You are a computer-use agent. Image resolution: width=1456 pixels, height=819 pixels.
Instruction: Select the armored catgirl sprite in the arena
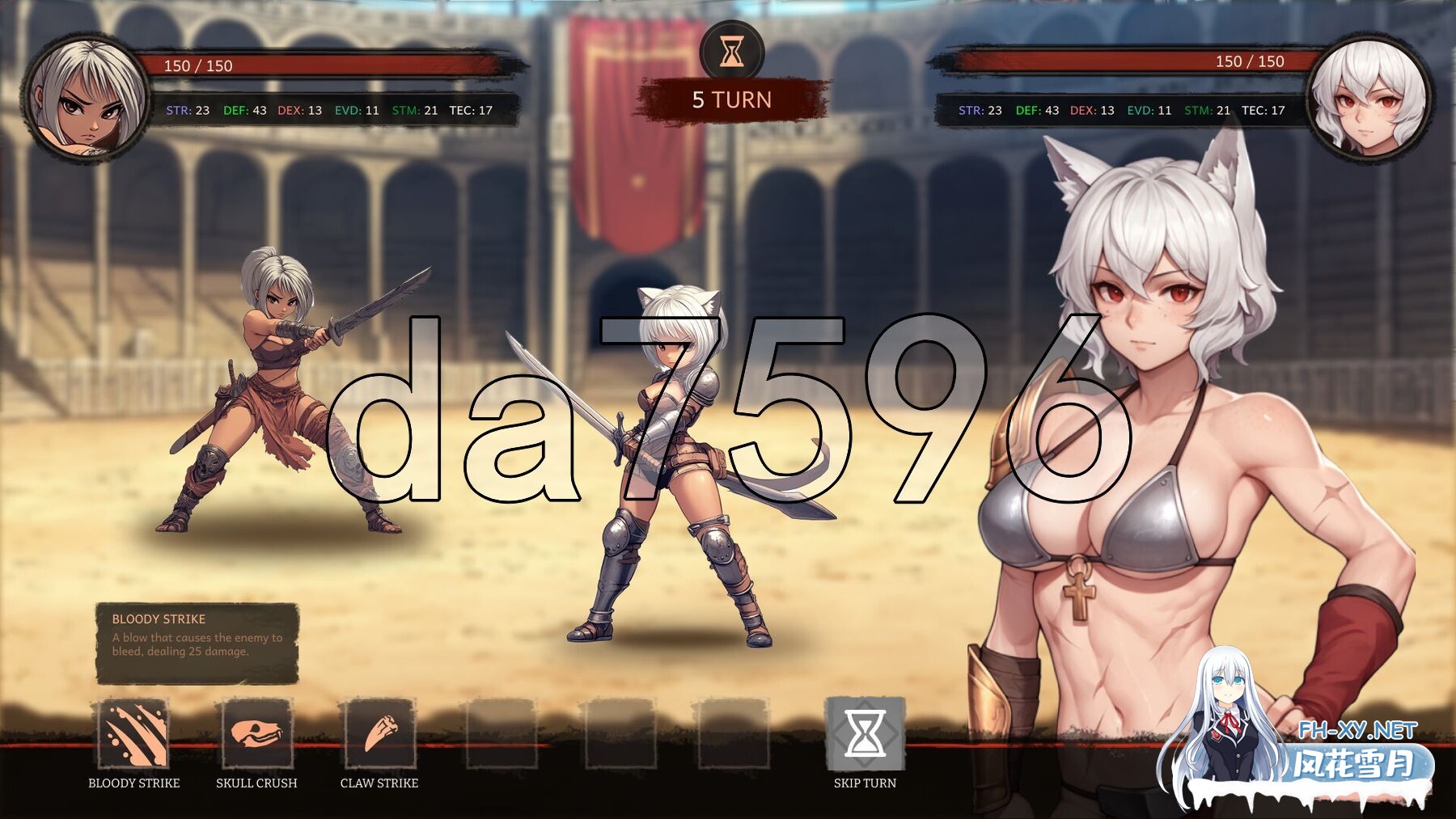(x=671, y=461)
